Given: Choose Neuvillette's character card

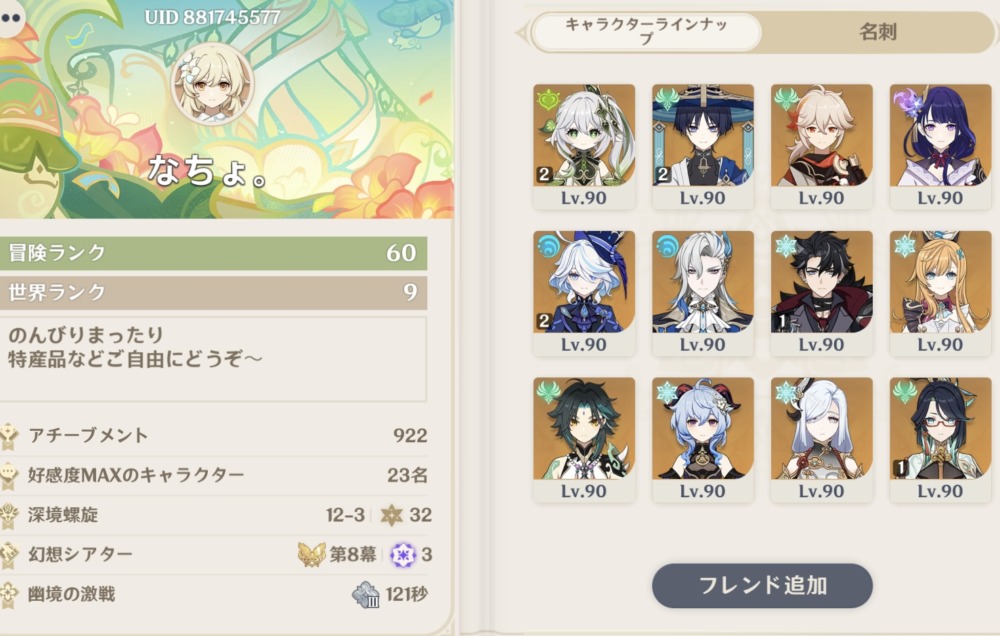Looking at the screenshot, I should pos(703,293).
